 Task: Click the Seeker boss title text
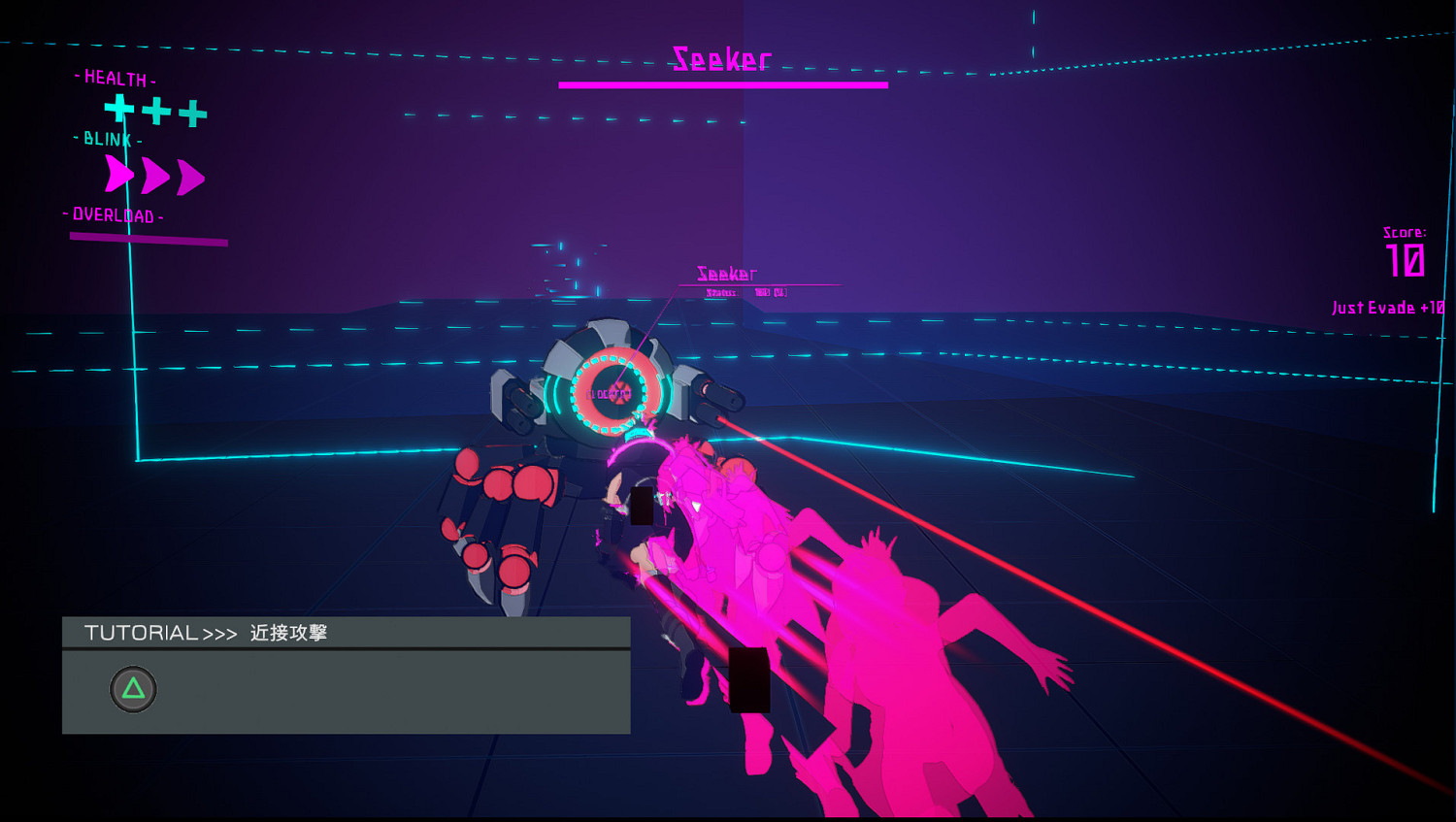coord(722,60)
